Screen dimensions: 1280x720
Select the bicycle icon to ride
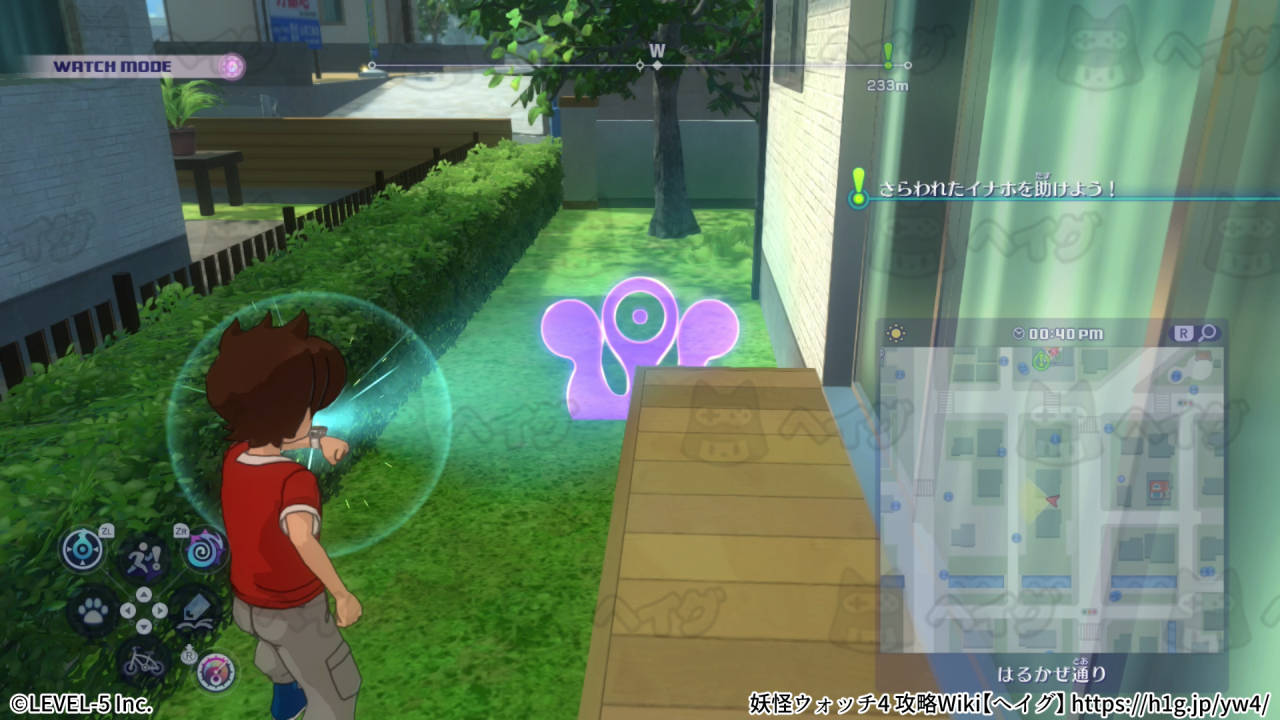coord(143,662)
